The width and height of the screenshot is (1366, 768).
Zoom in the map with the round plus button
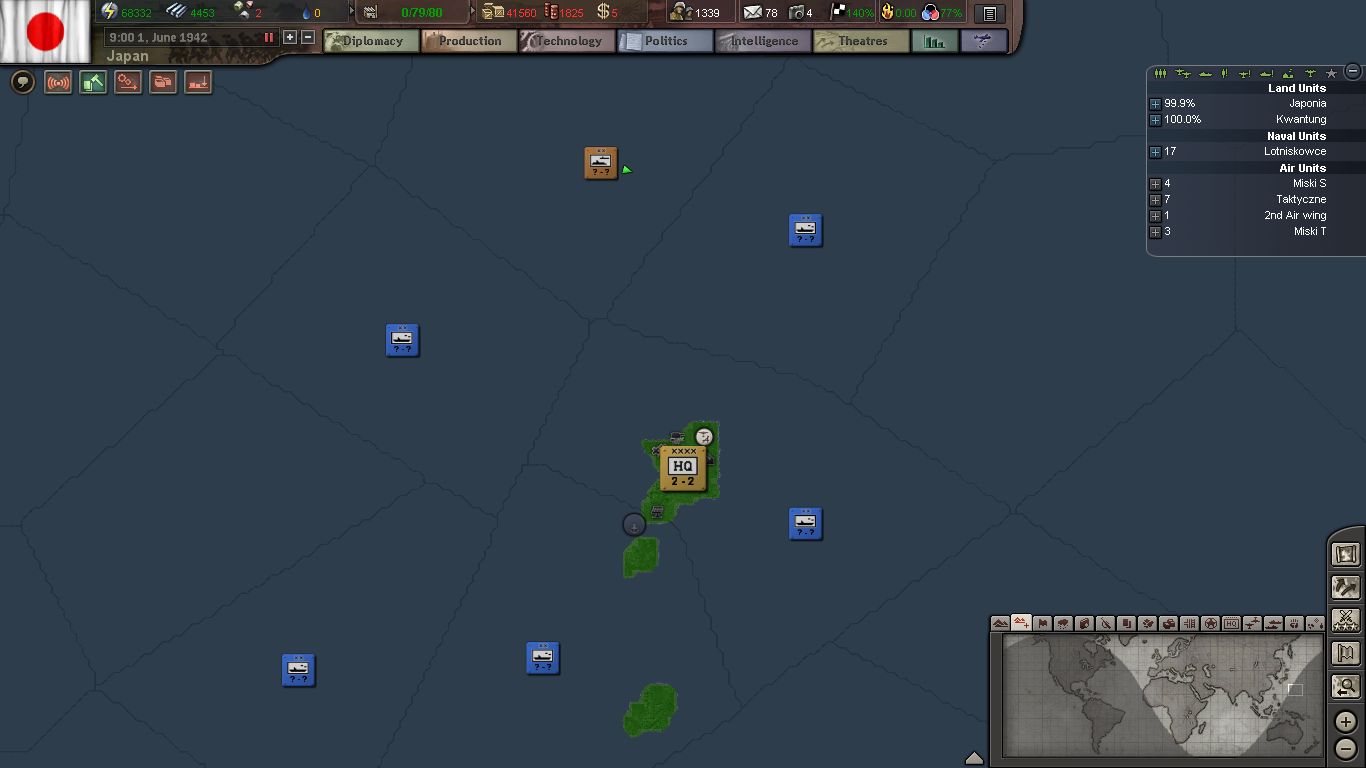coord(1346,721)
